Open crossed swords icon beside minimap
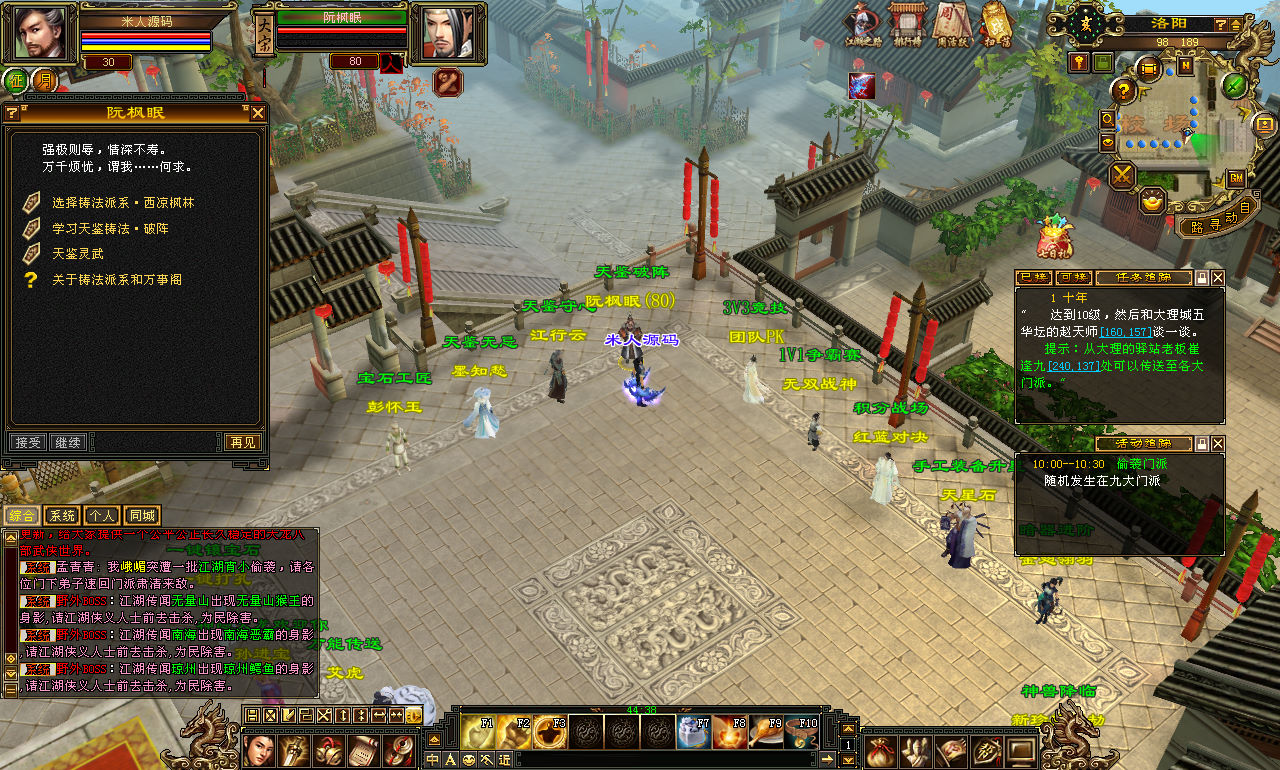 (x=1123, y=175)
